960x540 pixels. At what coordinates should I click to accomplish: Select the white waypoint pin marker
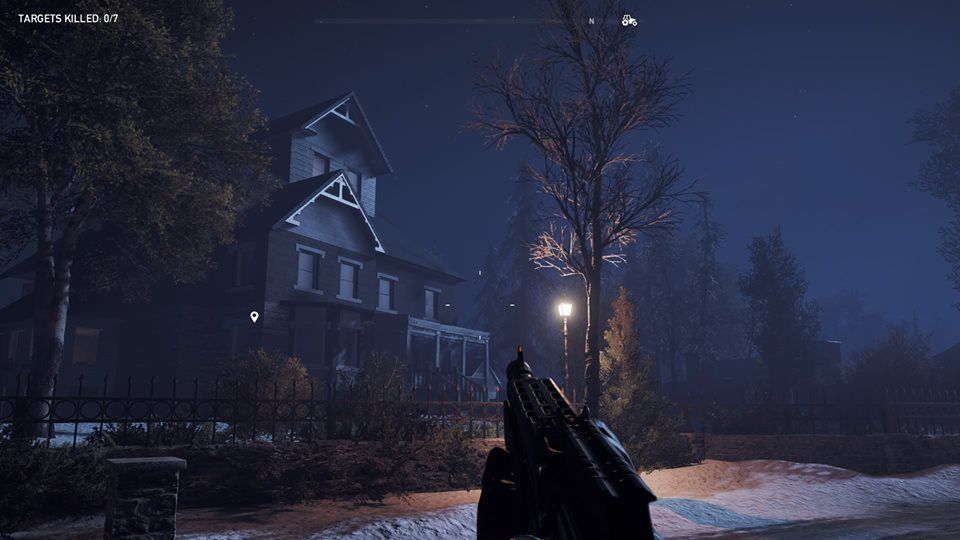[x=254, y=317]
